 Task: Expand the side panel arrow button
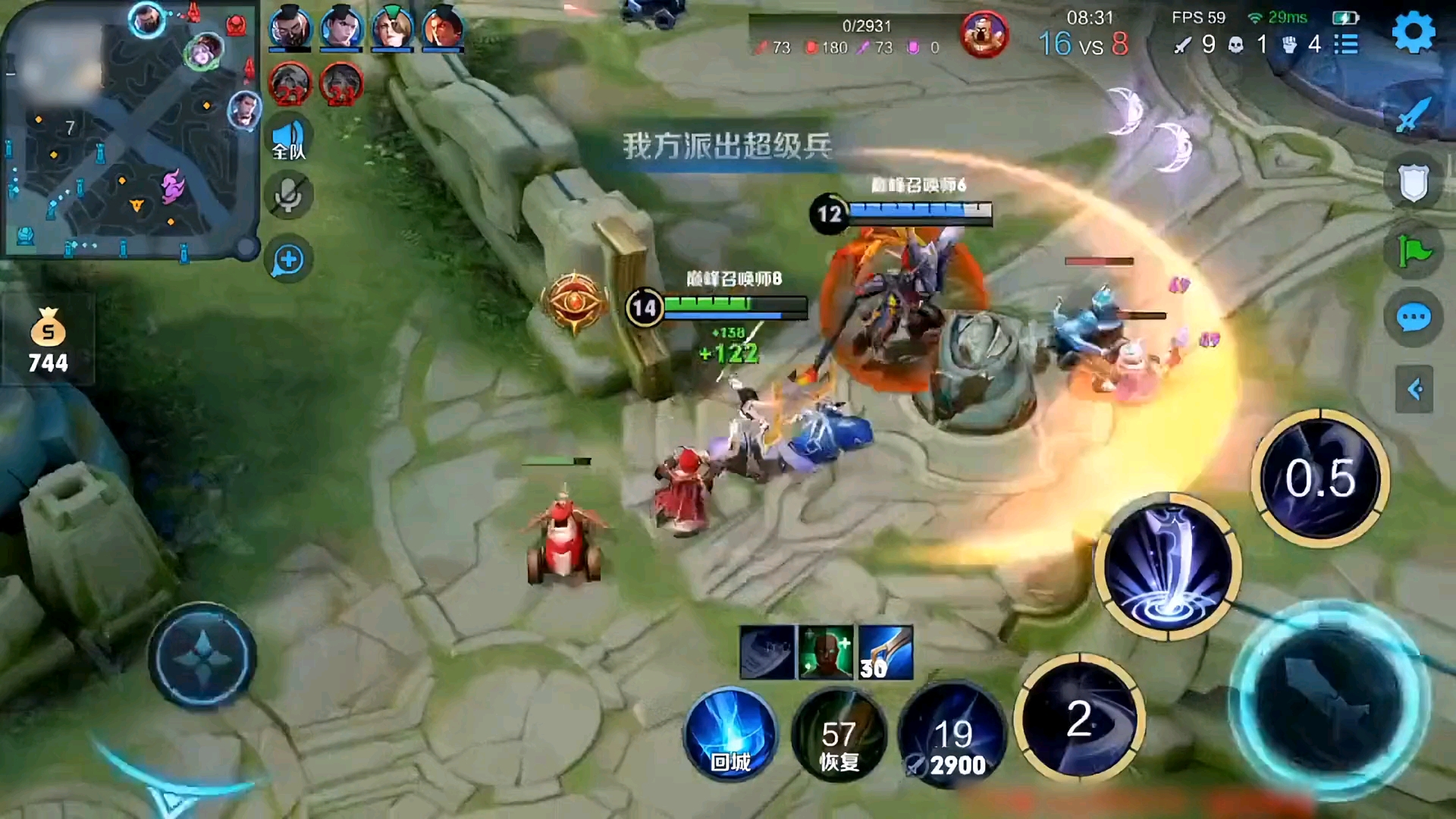(x=1414, y=389)
